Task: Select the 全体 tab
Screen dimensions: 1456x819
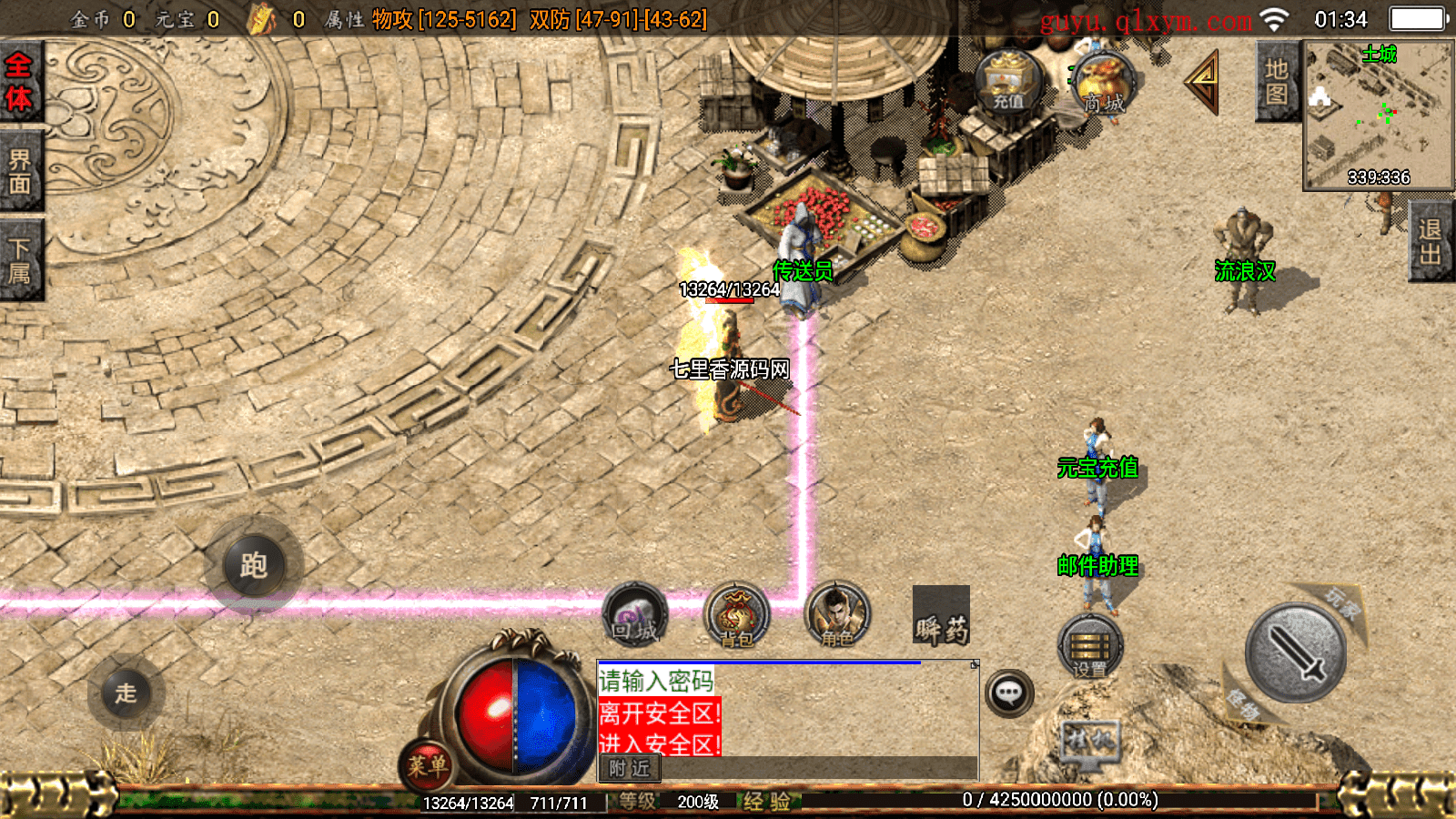Action: click(x=20, y=82)
